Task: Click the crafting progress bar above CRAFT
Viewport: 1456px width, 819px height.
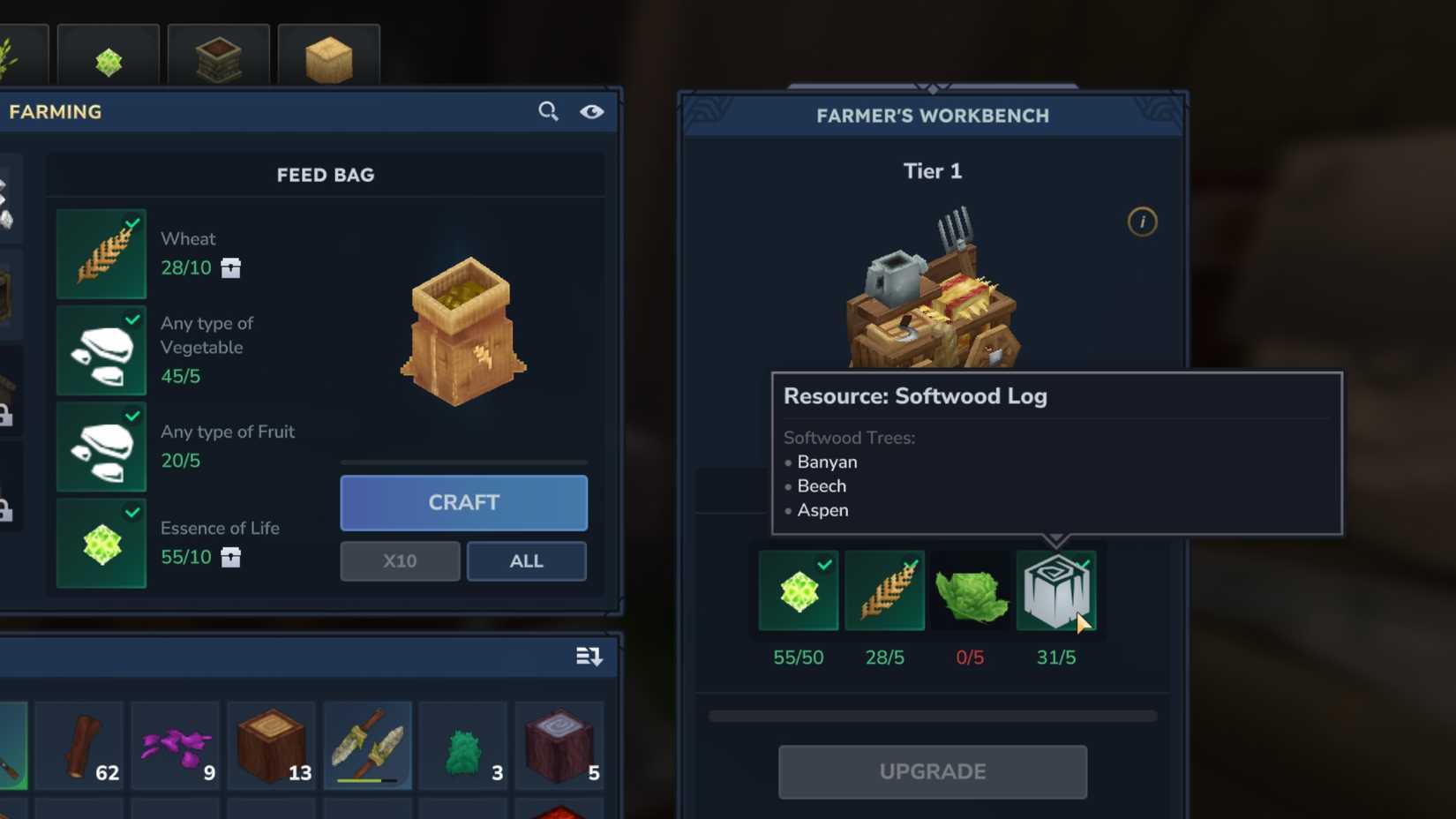Action: point(463,462)
